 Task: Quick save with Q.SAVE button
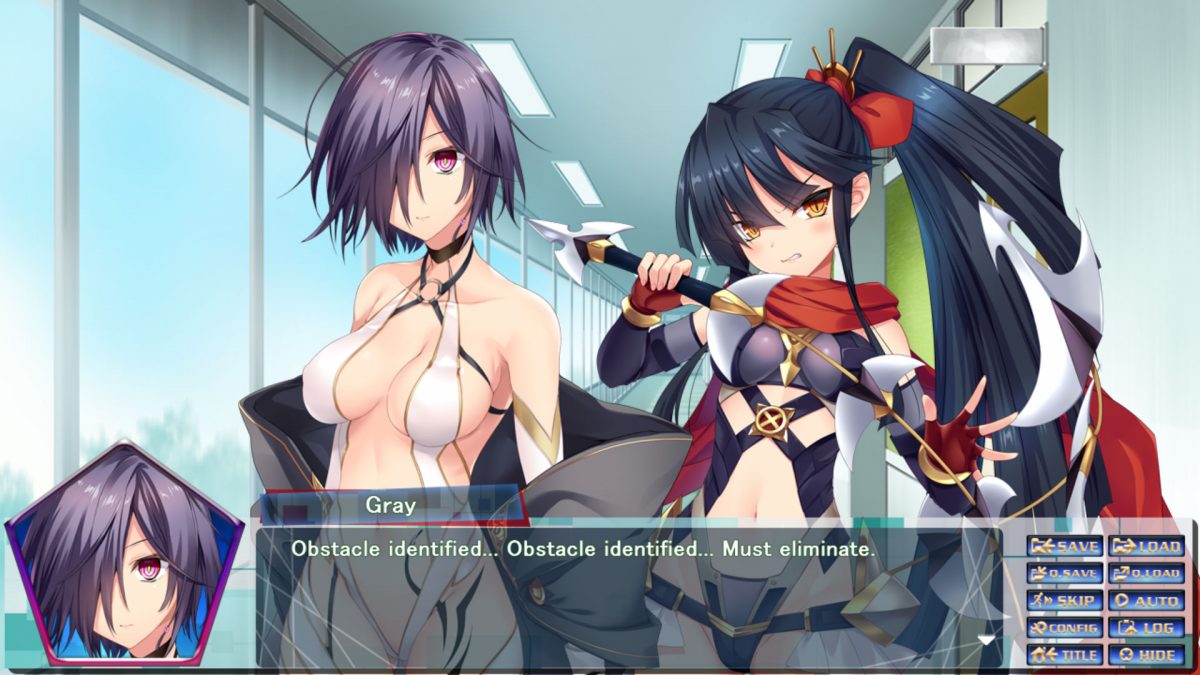1065,573
